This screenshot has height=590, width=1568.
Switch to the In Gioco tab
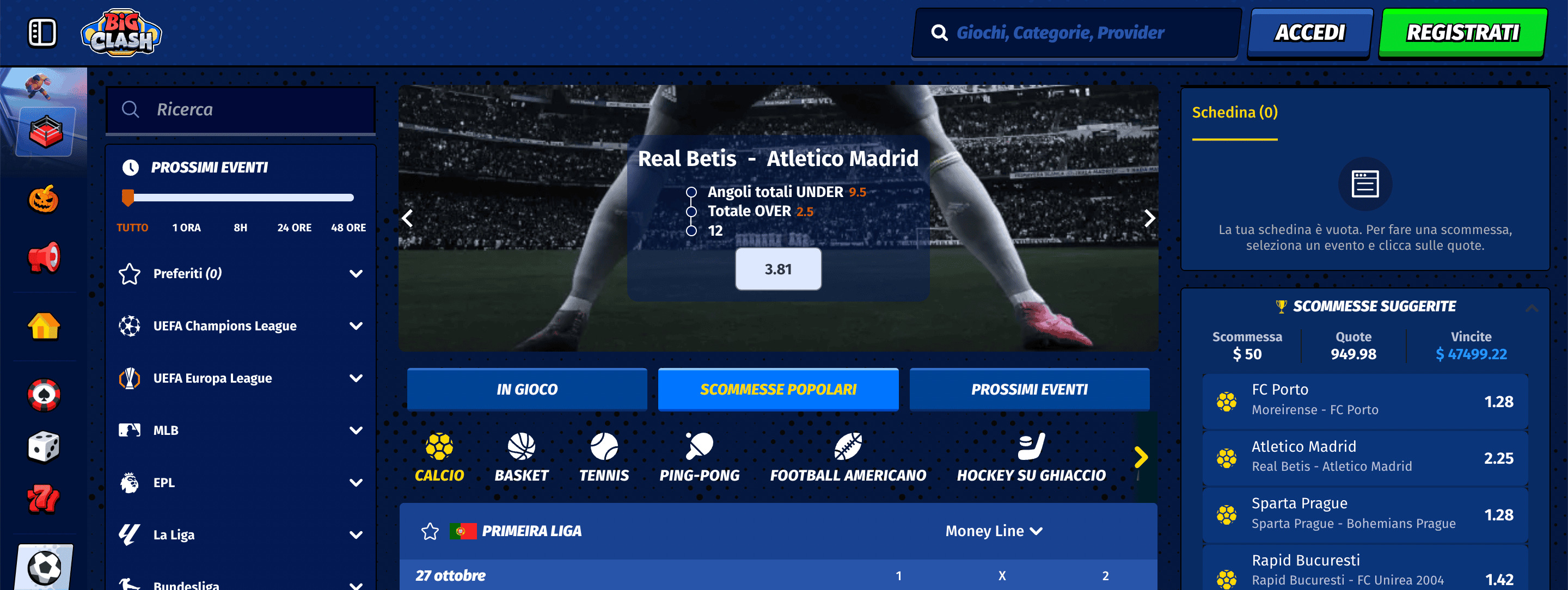click(527, 389)
